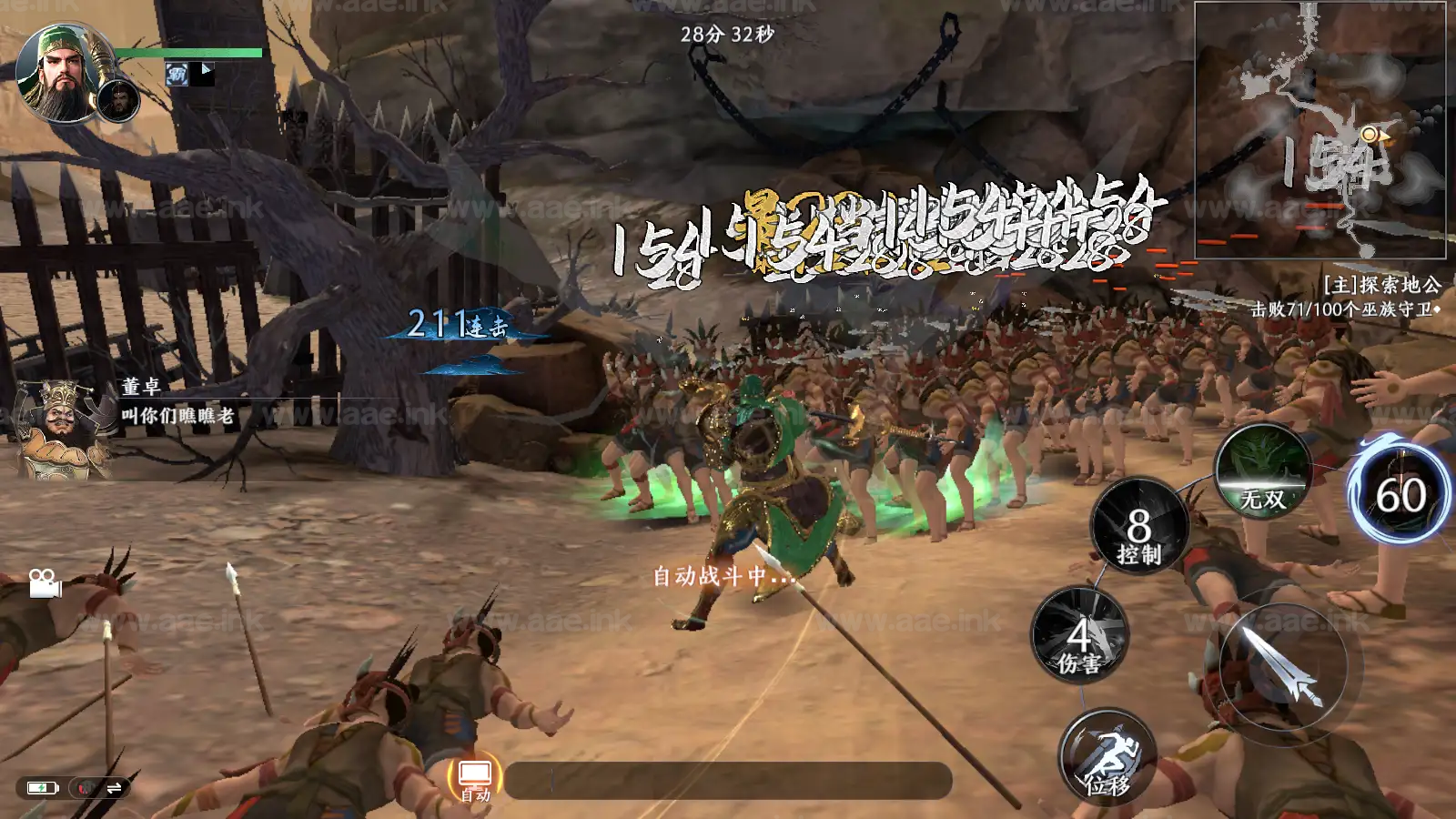Viewport: 1456px width, 819px height.
Task: Switch to the small secondary hero portrait
Action: click(x=118, y=100)
